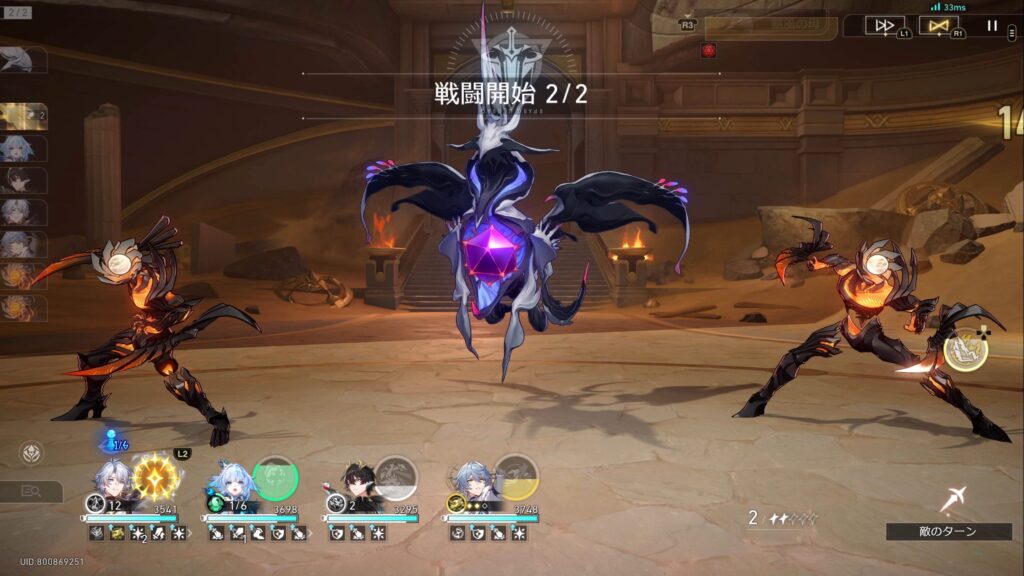The width and height of the screenshot is (1024, 576).
Task: Click the round golden icon beside the right enemy
Action: pyautogui.click(x=966, y=349)
